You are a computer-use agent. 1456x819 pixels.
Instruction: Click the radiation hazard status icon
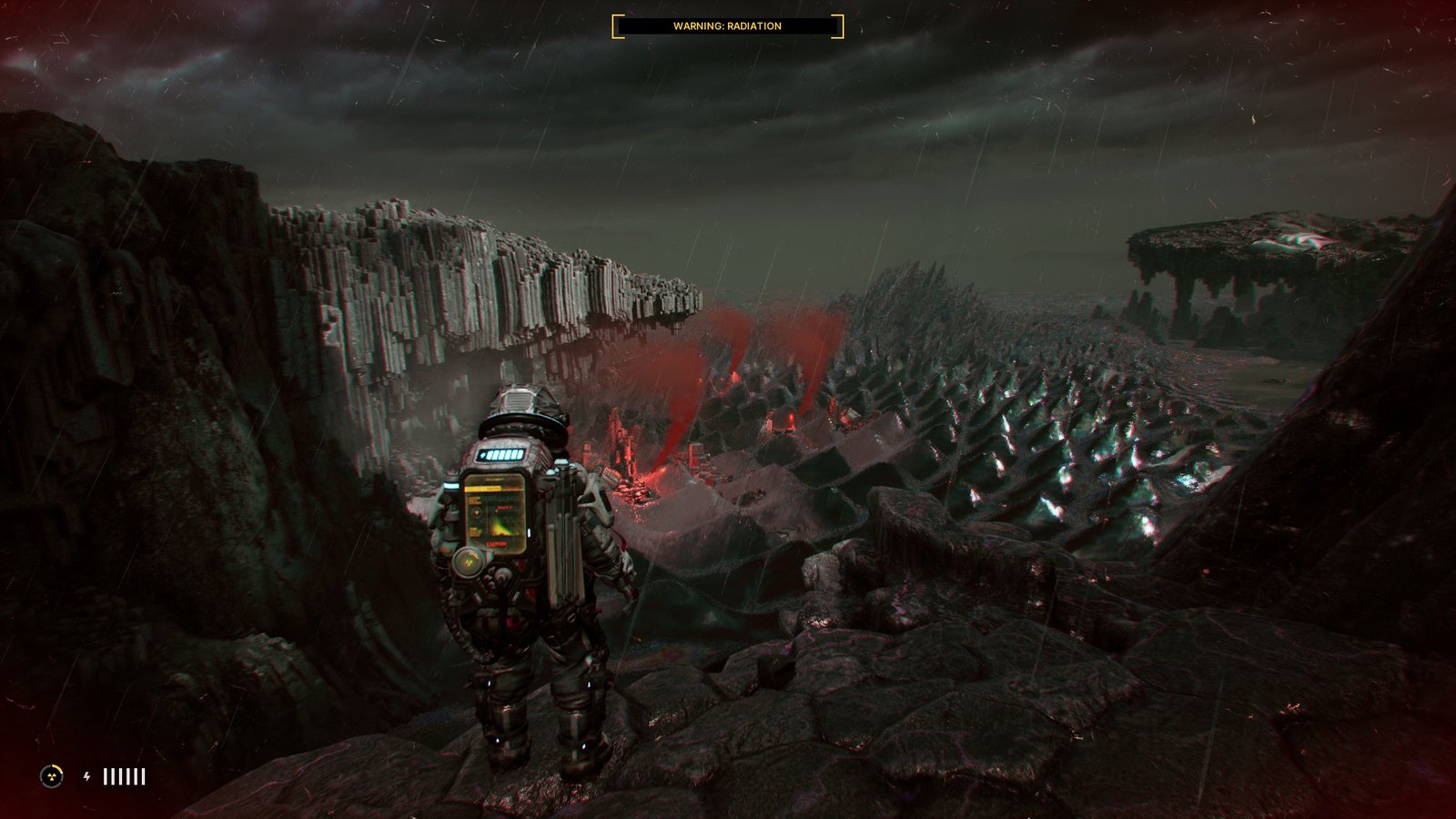click(x=52, y=776)
